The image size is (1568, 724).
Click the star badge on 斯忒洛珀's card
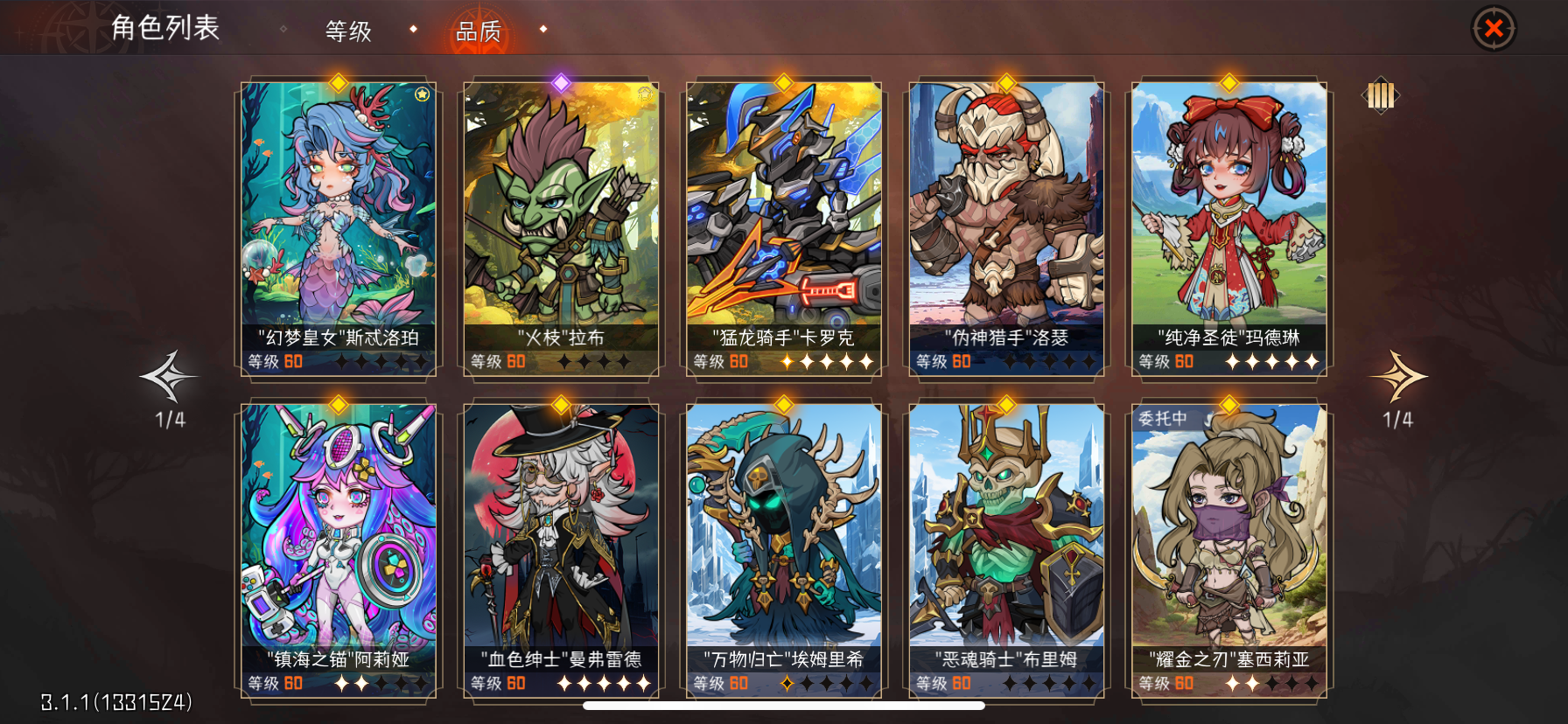pos(421,96)
